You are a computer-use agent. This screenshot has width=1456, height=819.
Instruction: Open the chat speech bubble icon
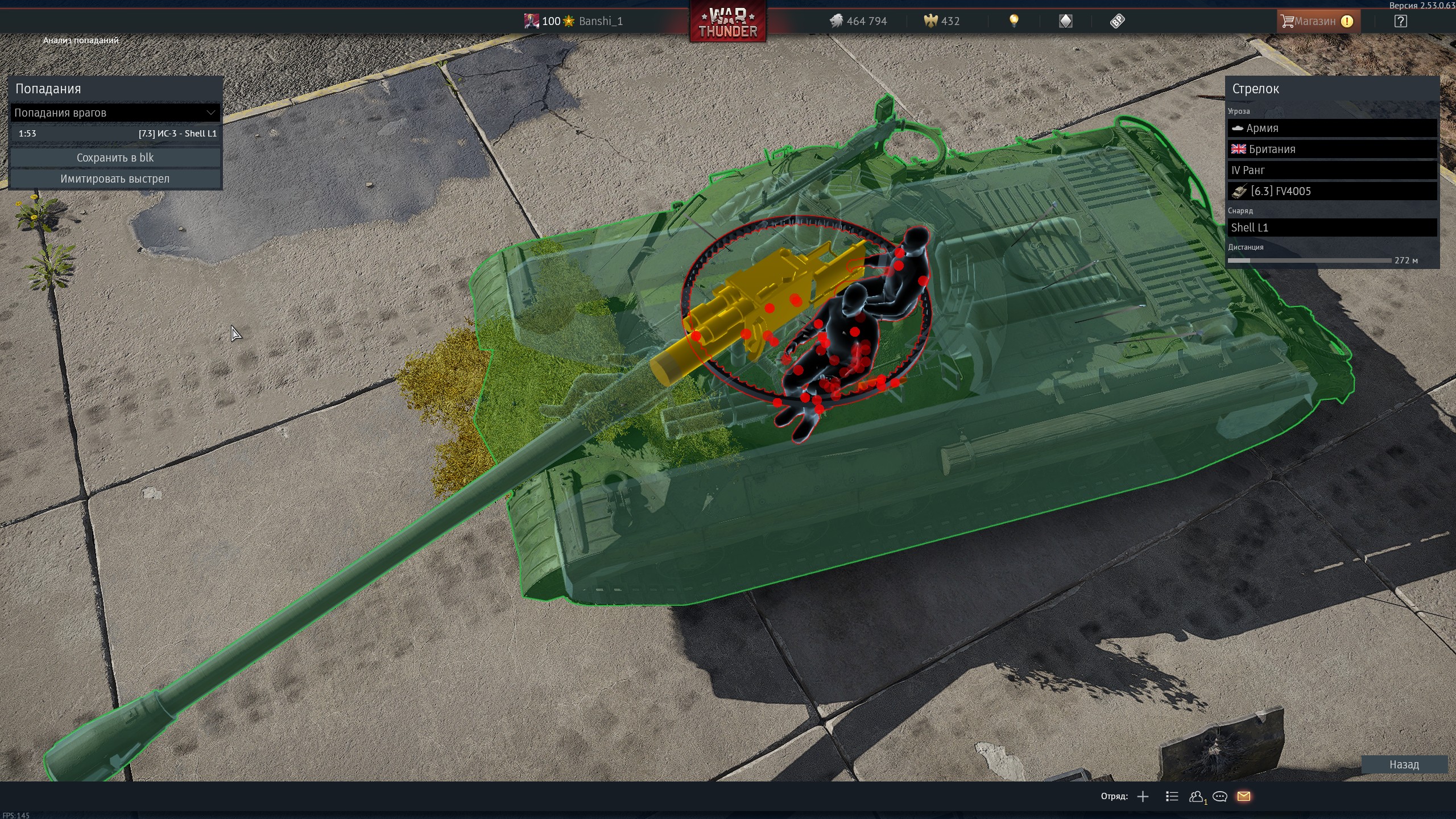click(1219, 796)
